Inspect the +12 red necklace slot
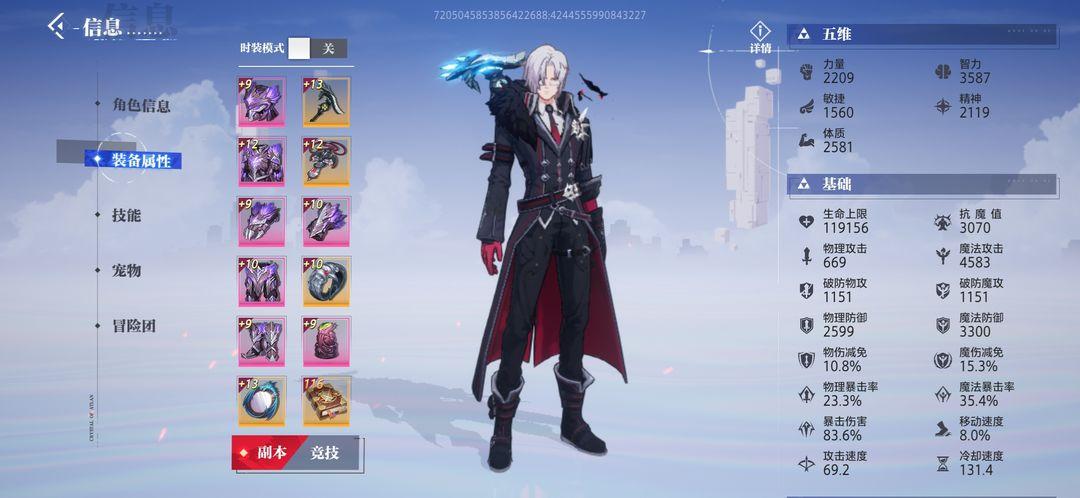The height and width of the screenshot is (498, 1080). (326, 161)
